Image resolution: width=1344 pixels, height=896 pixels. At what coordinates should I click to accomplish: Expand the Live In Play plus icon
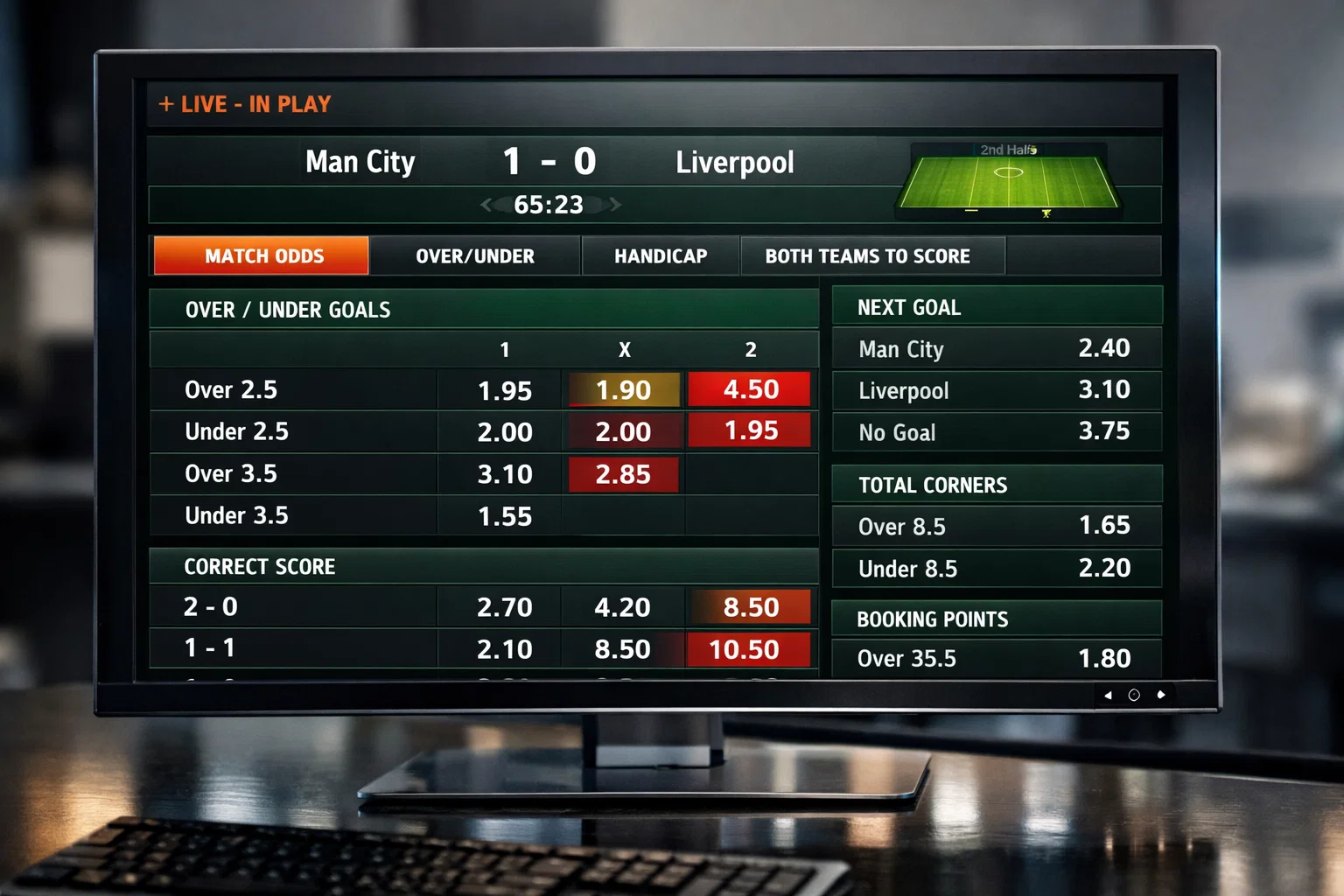(166, 104)
